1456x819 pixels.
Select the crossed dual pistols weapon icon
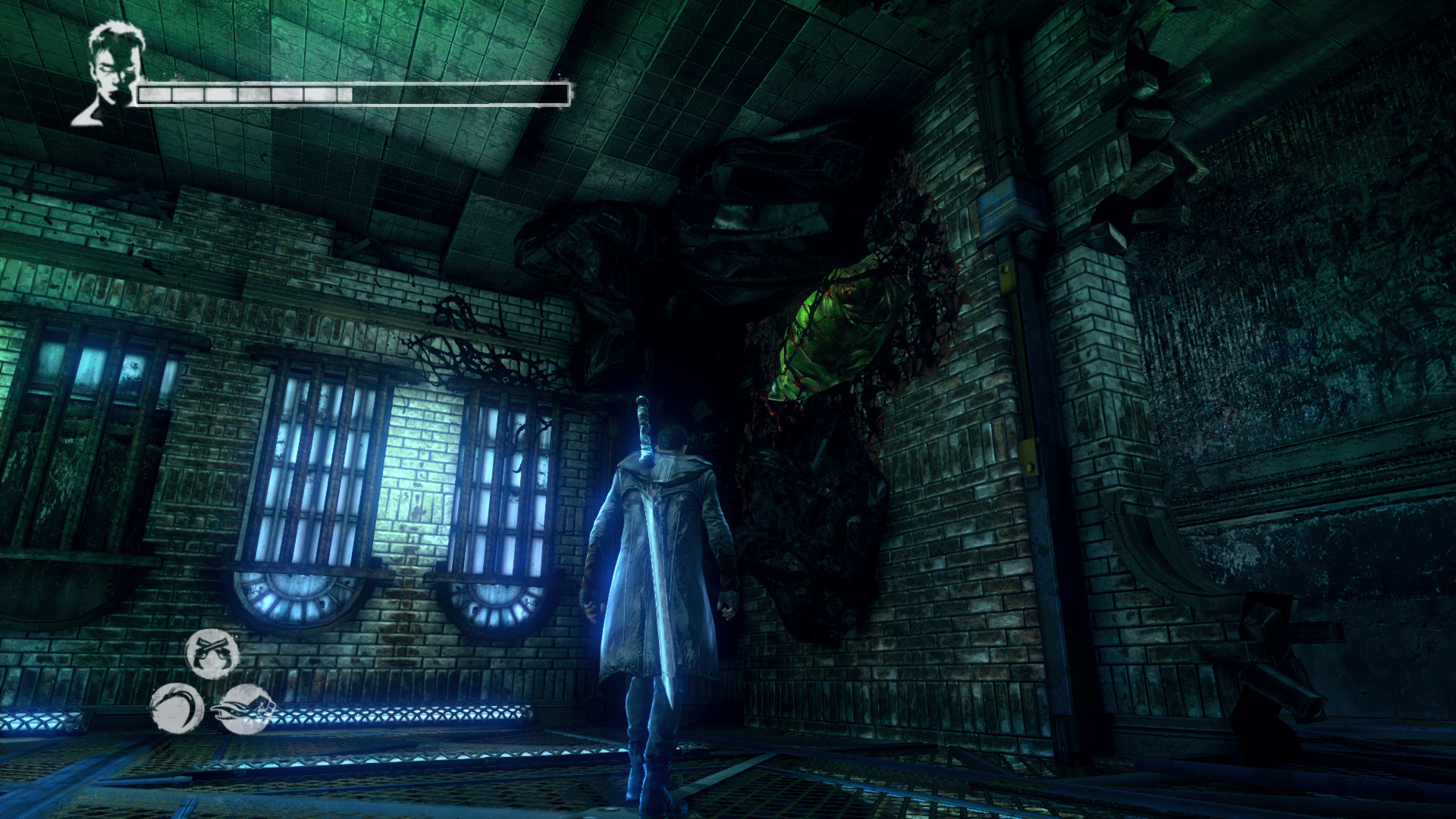pos(212,654)
